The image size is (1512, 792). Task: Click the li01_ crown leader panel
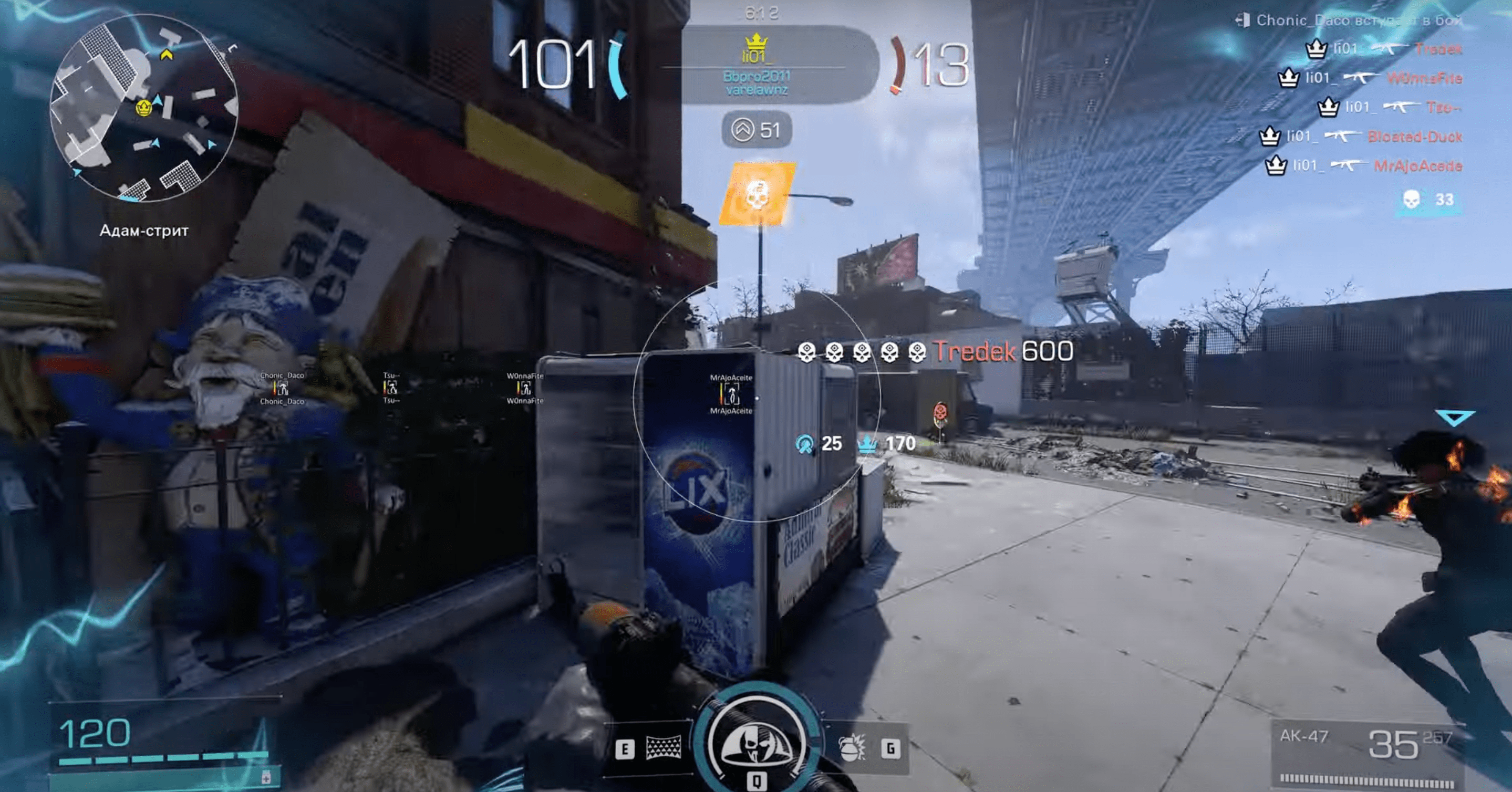(x=757, y=66)
